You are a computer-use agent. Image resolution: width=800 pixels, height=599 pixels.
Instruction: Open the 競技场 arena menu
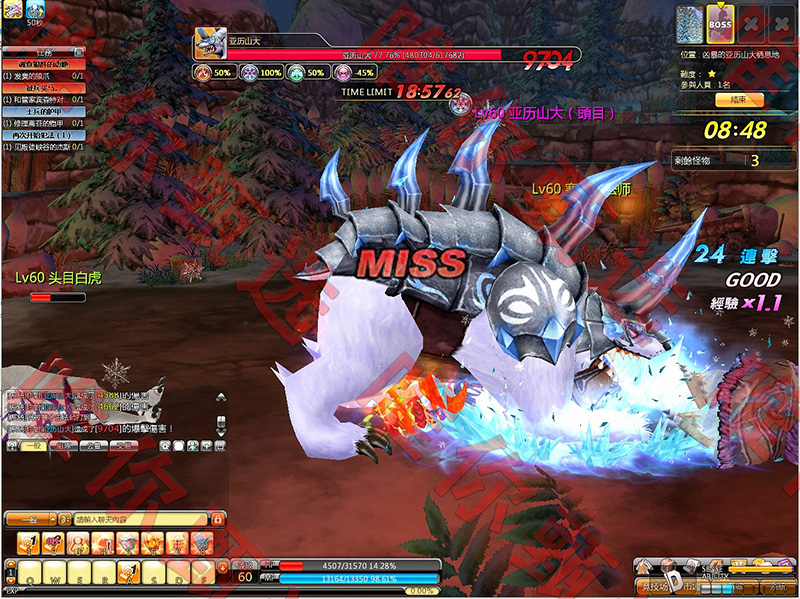657,587
